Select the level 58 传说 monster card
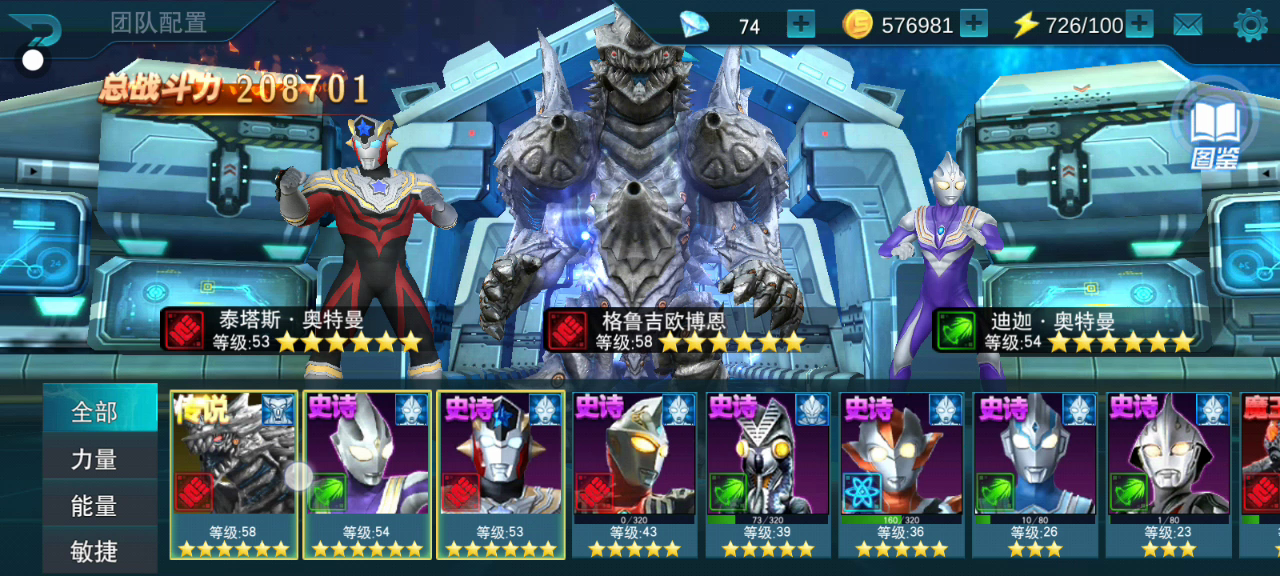 234,474
